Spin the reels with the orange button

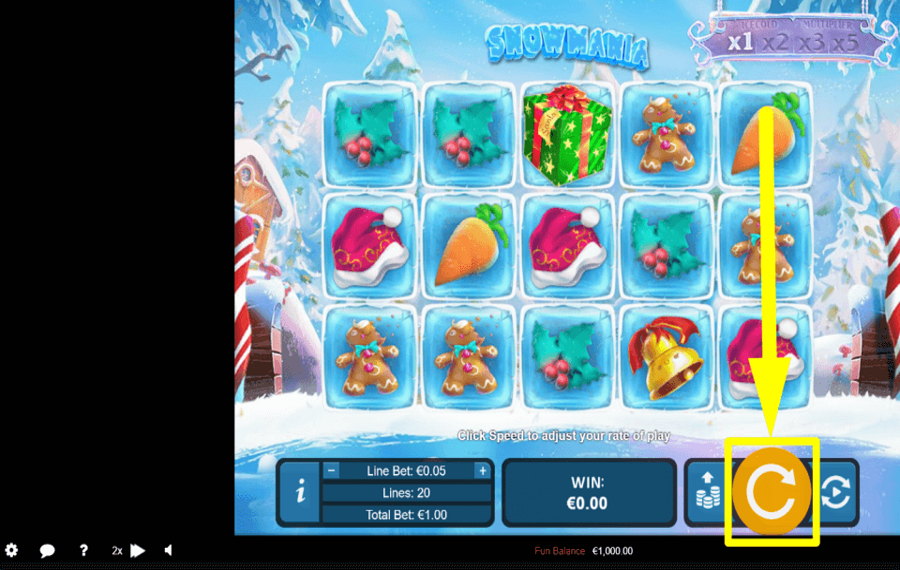772,492
